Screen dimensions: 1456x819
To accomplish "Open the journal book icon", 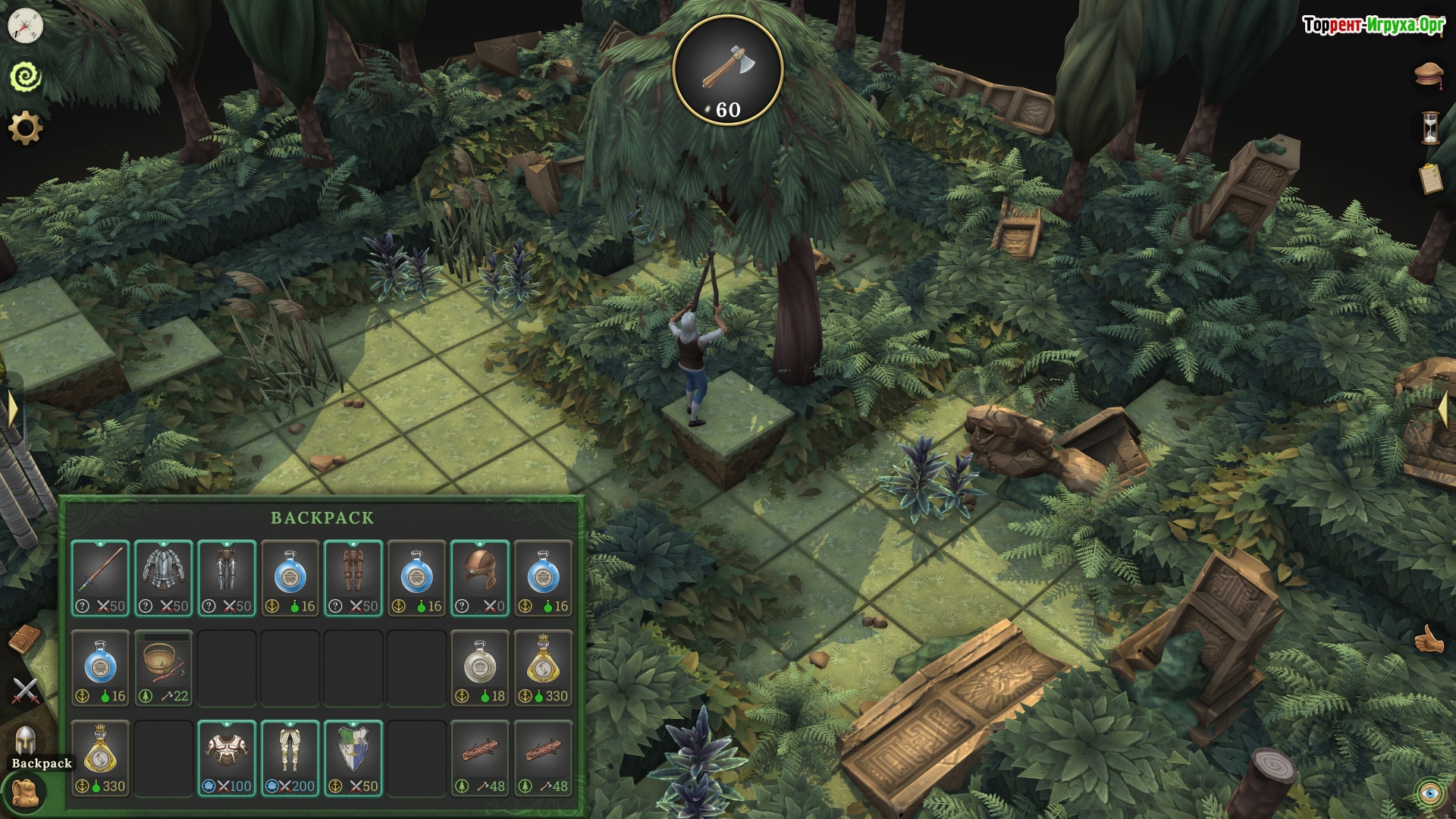I will pos(25,640).
